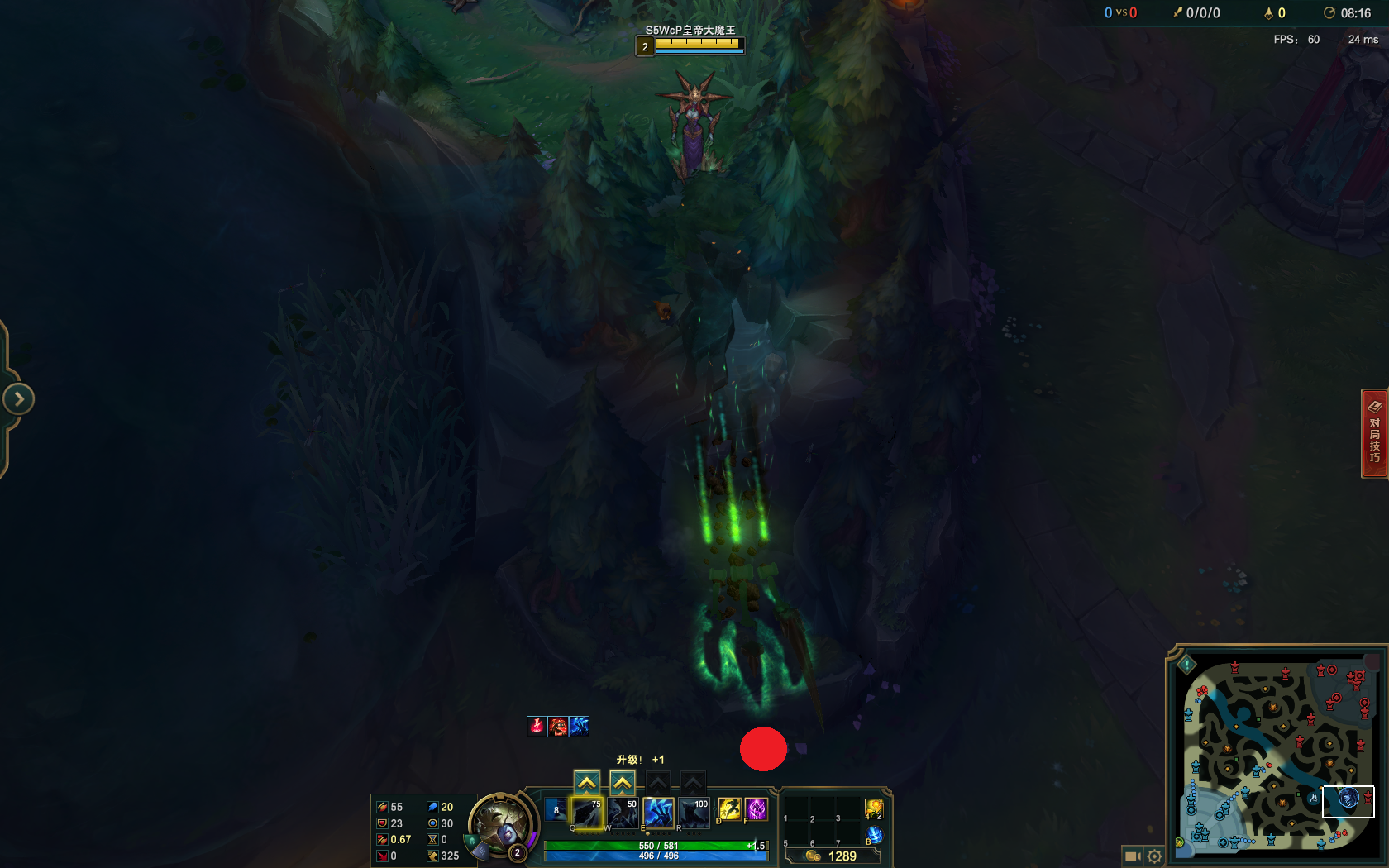The image size is (1389, 868).
Task: Click the attack damage stat icon
Action: point(382,806)
